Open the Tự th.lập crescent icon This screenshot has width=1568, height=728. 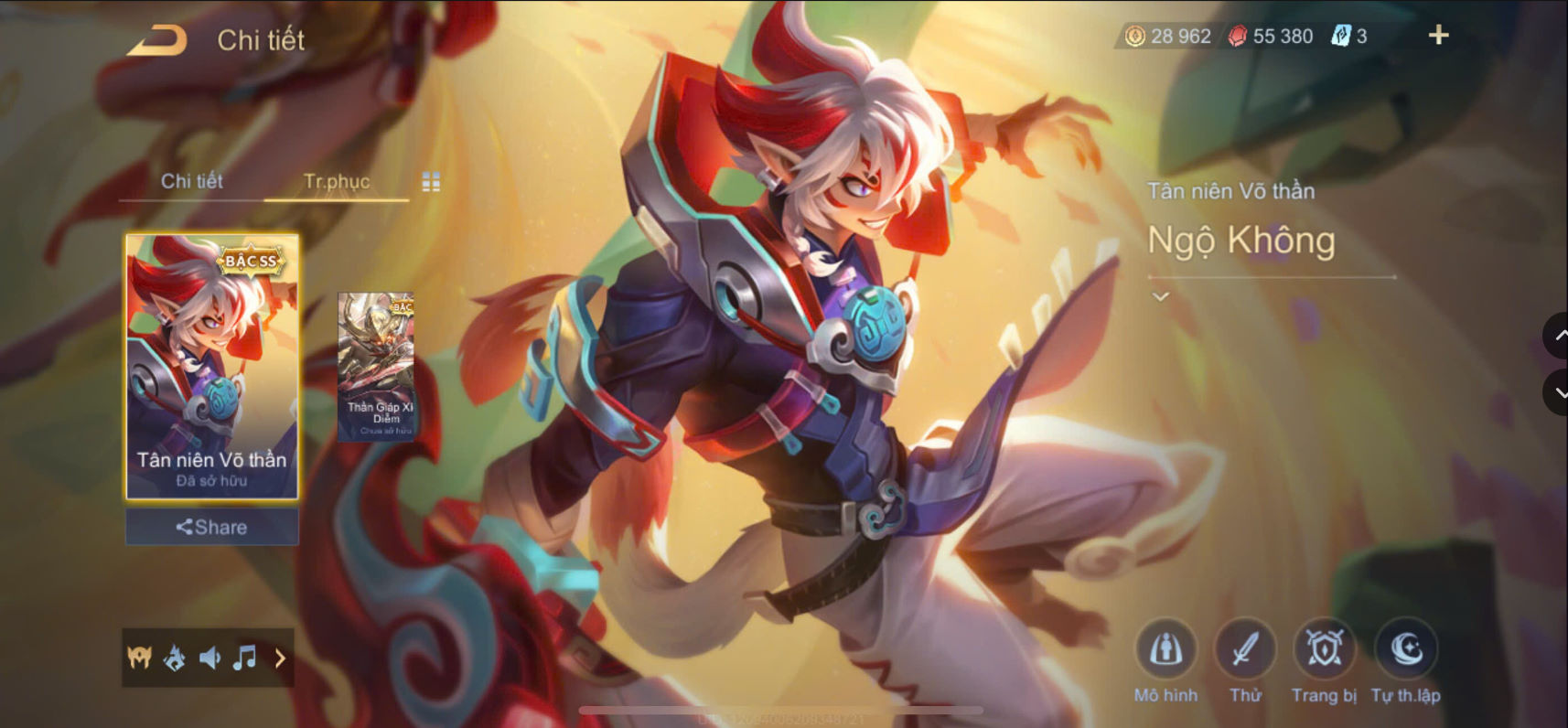(x=1406, y=651)
